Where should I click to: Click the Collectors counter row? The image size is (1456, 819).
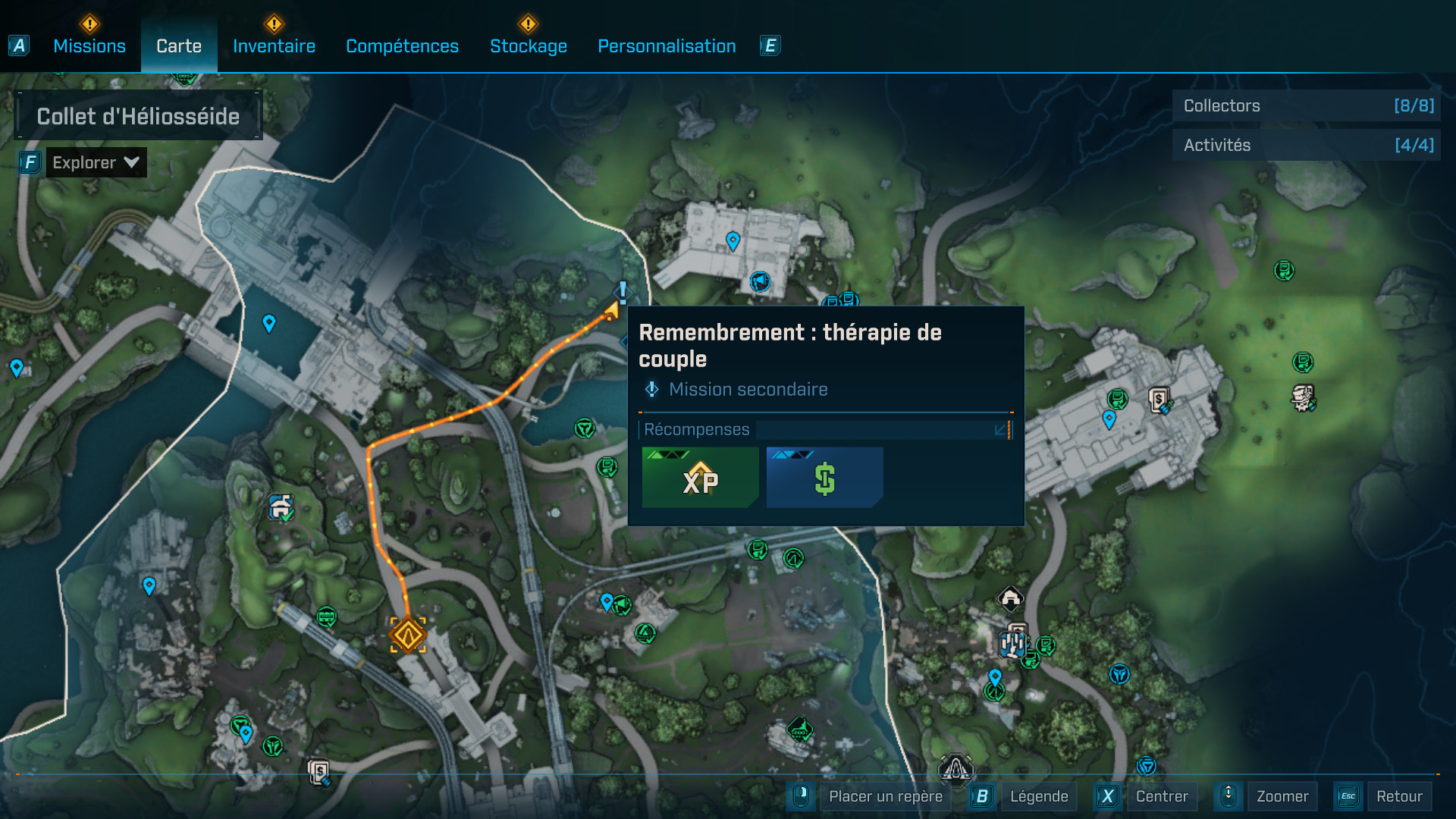pyautogui.click(x=1307, y=106)
